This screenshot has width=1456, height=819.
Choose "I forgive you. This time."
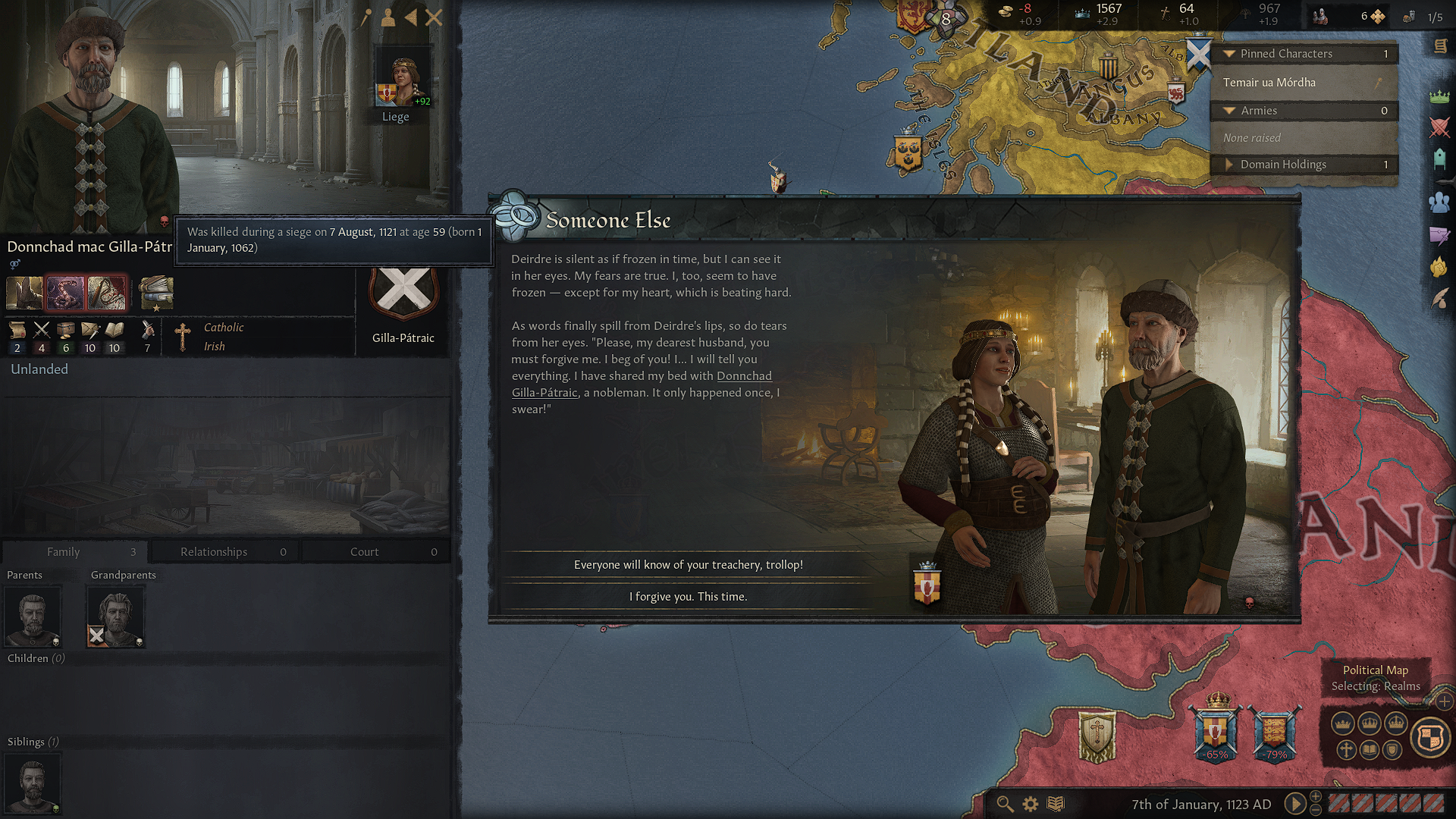point(688,597)
